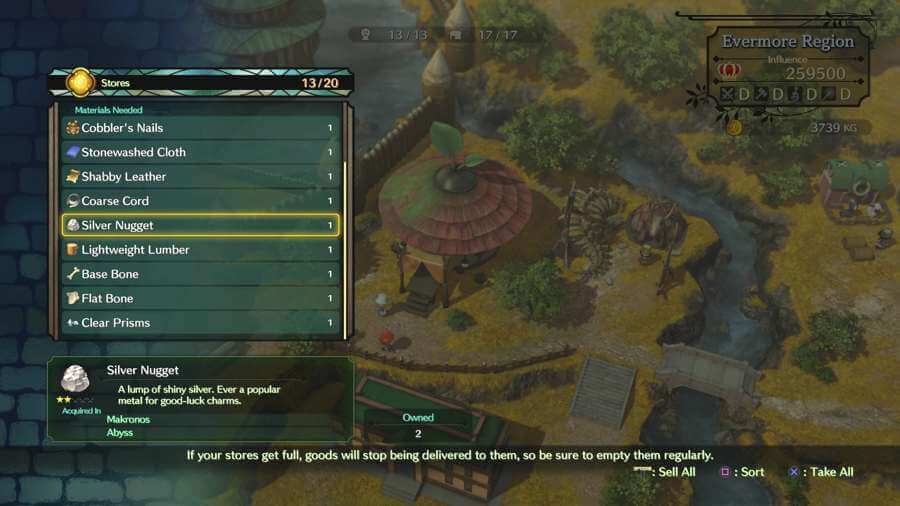
Task: Sort the stores list
Action: coord(744,472)
